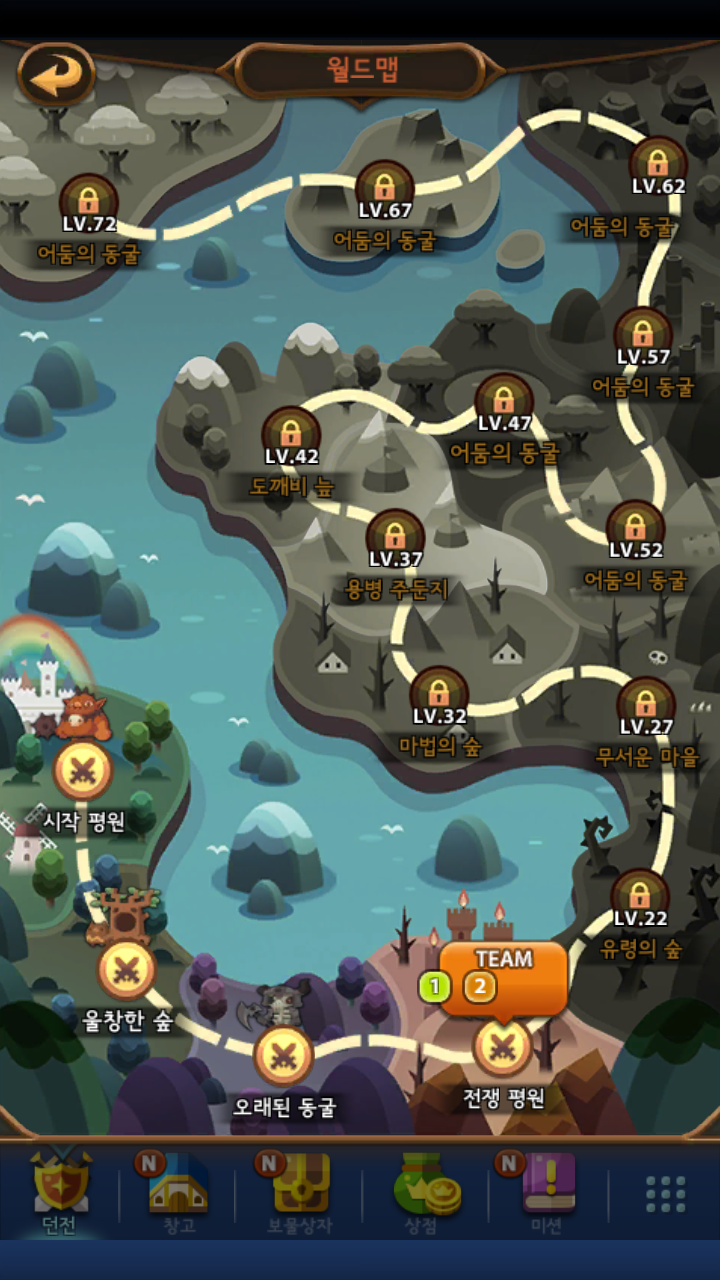720x1280 pixels.
Task: Open the 보물상자 treasure chest tab
Action: (x=300, y=1190)
